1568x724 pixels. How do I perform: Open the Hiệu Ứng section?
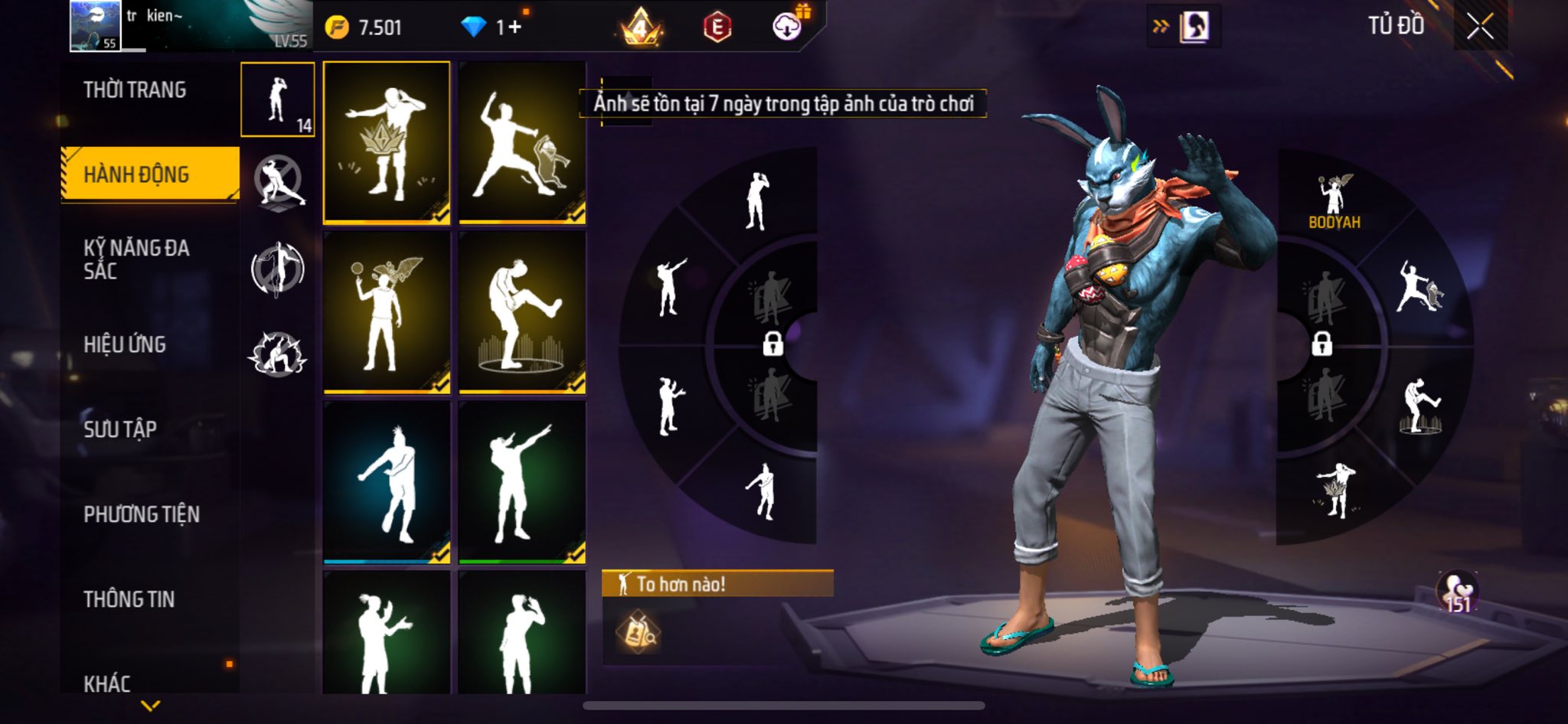[125, 344]
